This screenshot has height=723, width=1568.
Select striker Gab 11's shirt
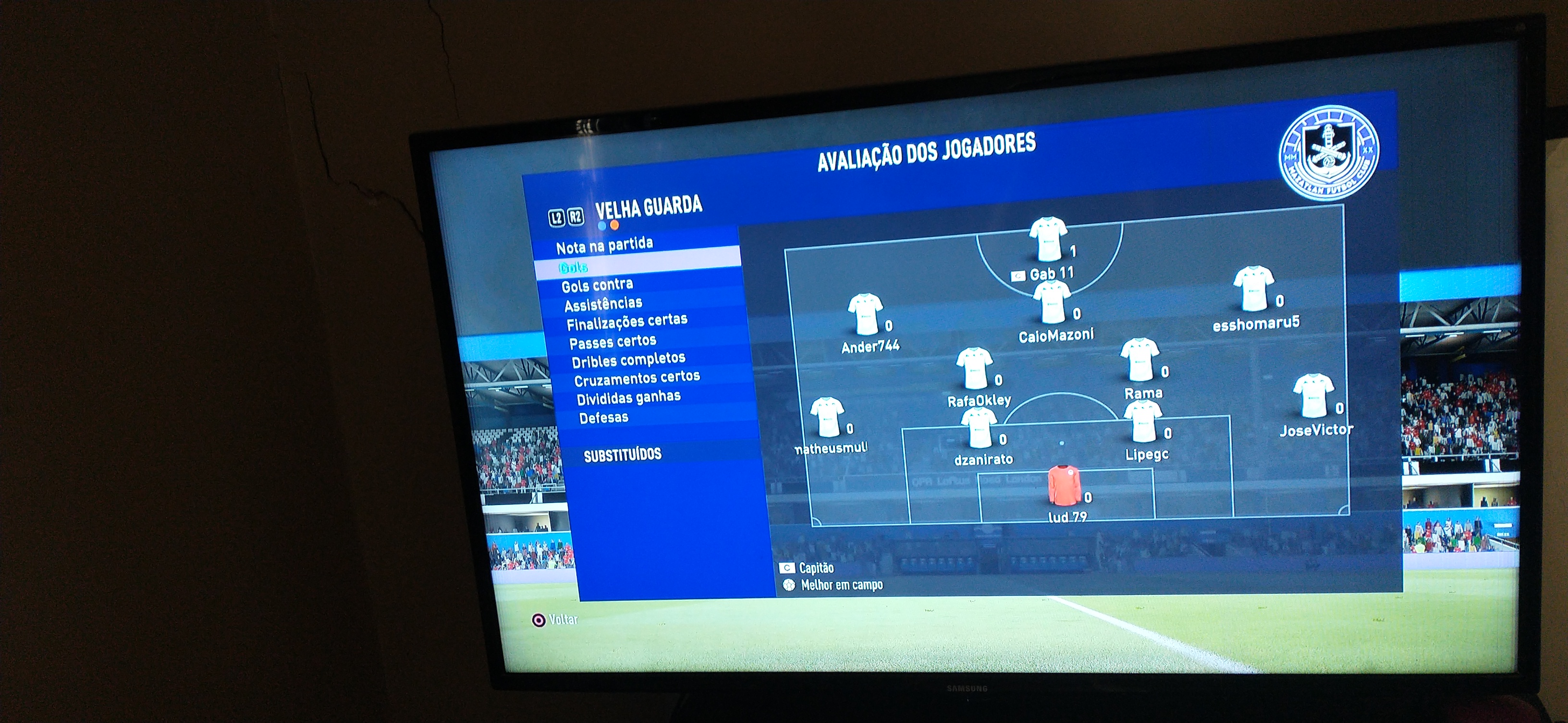coord(1048,239)
